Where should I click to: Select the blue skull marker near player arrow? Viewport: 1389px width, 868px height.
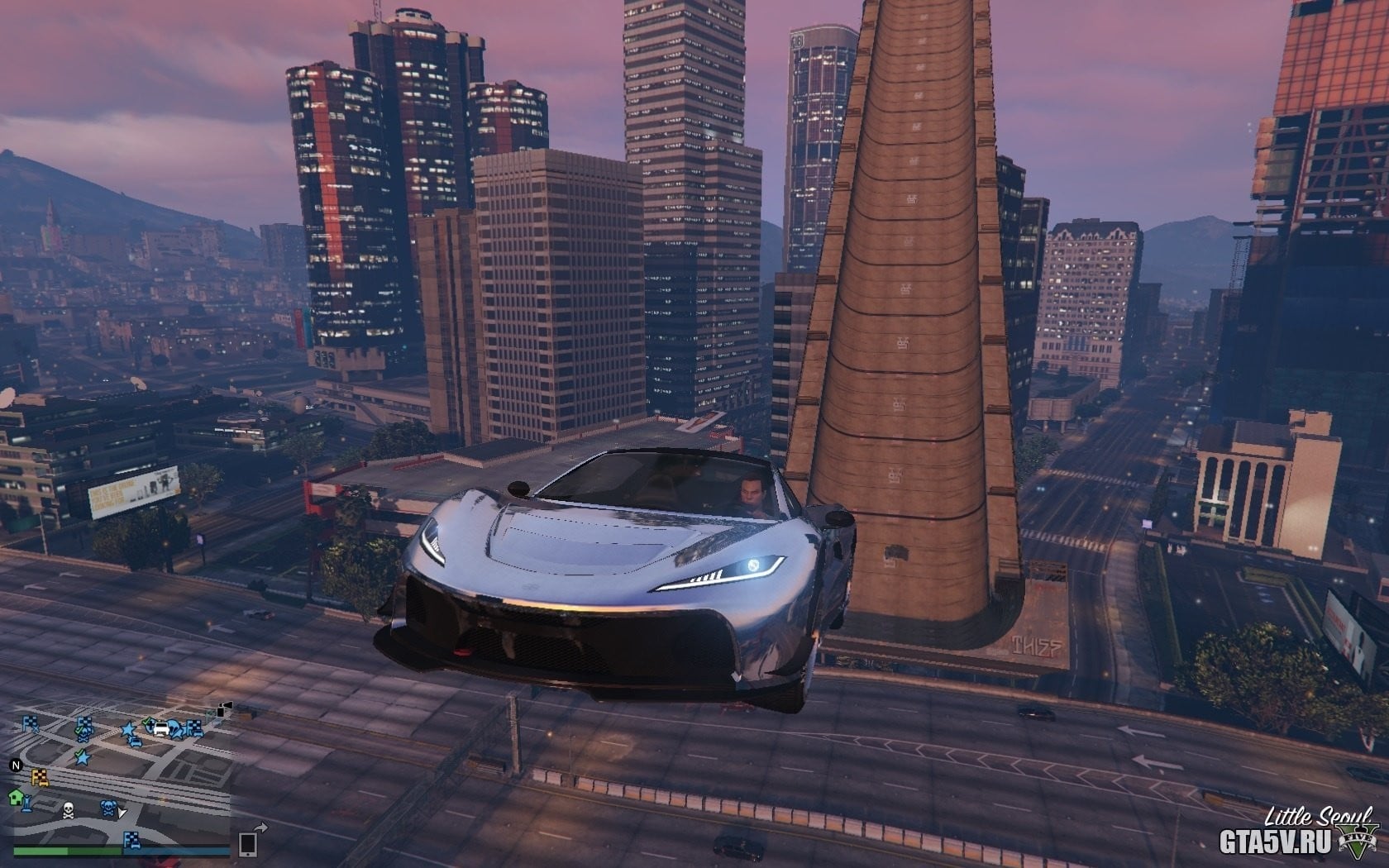[x=107, y=808]
